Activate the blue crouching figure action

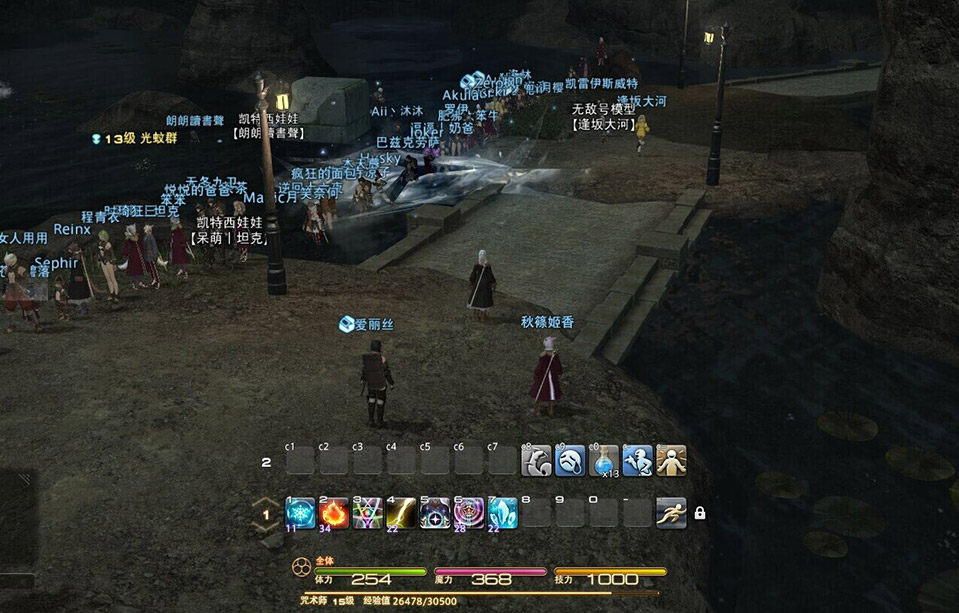(638, 461)
